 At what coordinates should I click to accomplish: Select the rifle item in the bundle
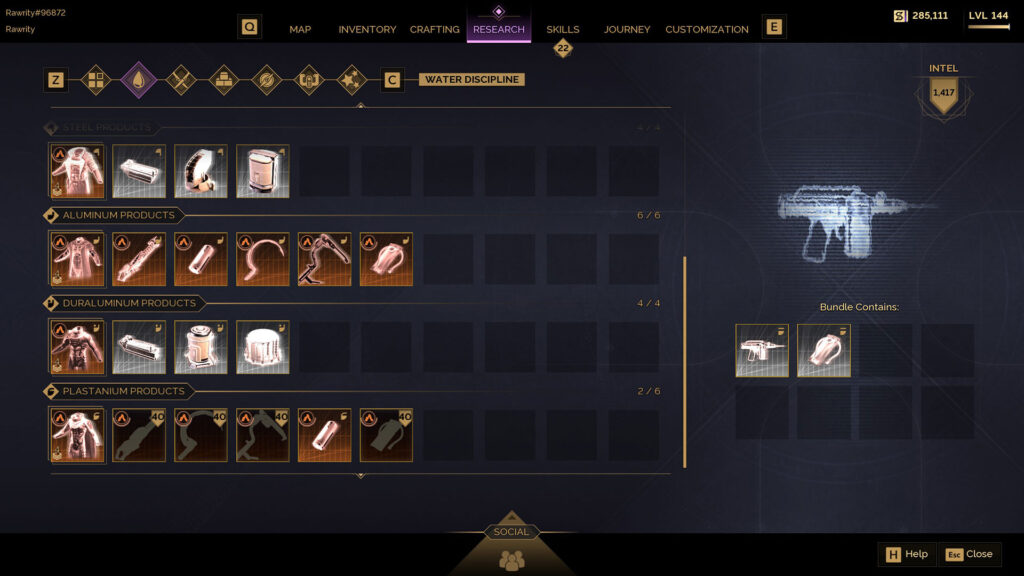[762, 351]
